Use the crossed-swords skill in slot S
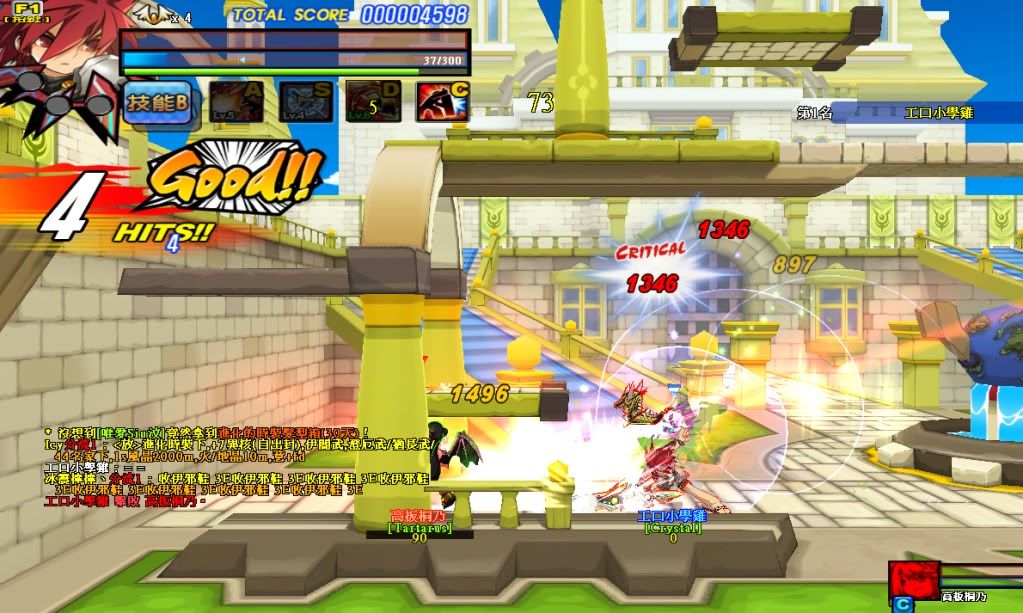Viewport: 1023px width, 613px height. (306, 102)
